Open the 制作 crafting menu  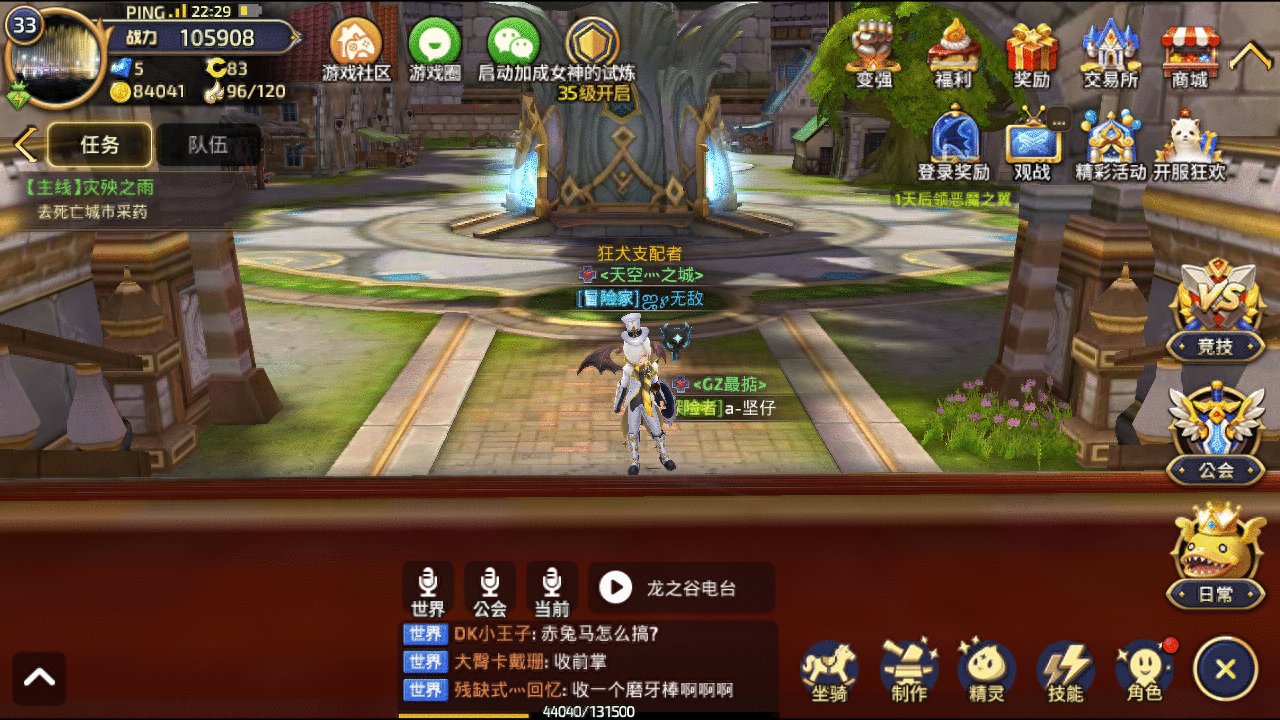coord(907,672)
